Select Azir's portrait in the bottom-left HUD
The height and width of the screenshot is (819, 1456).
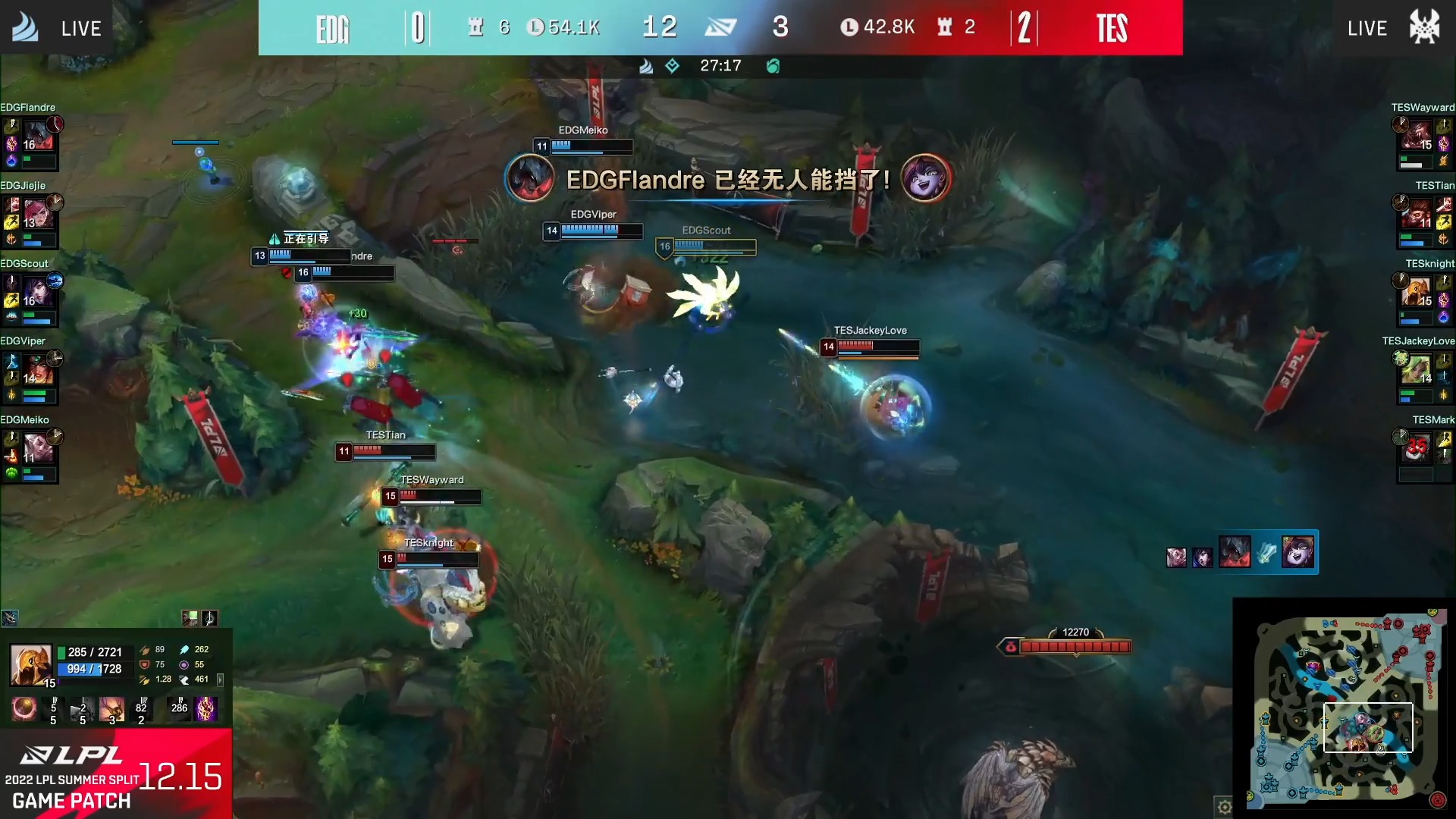coord(31,665)
